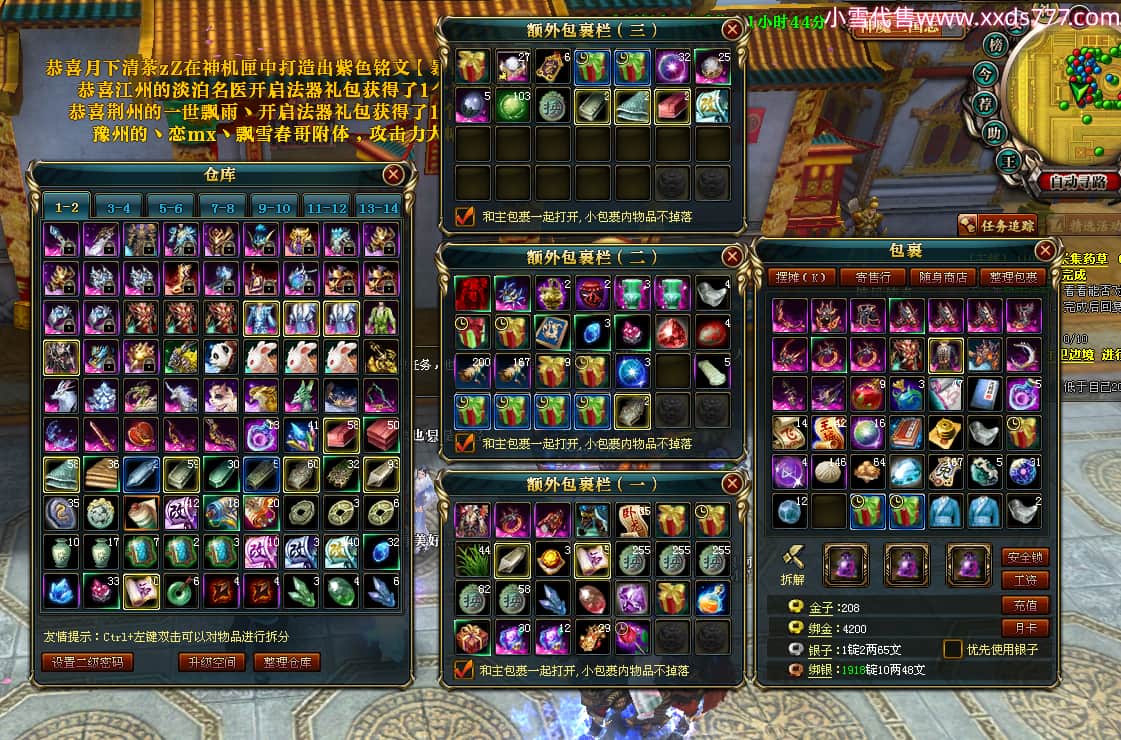Screen dimensions: 1121x740
Task: Select the panda pet item in the warehouse
Action: tap(221, 356)
